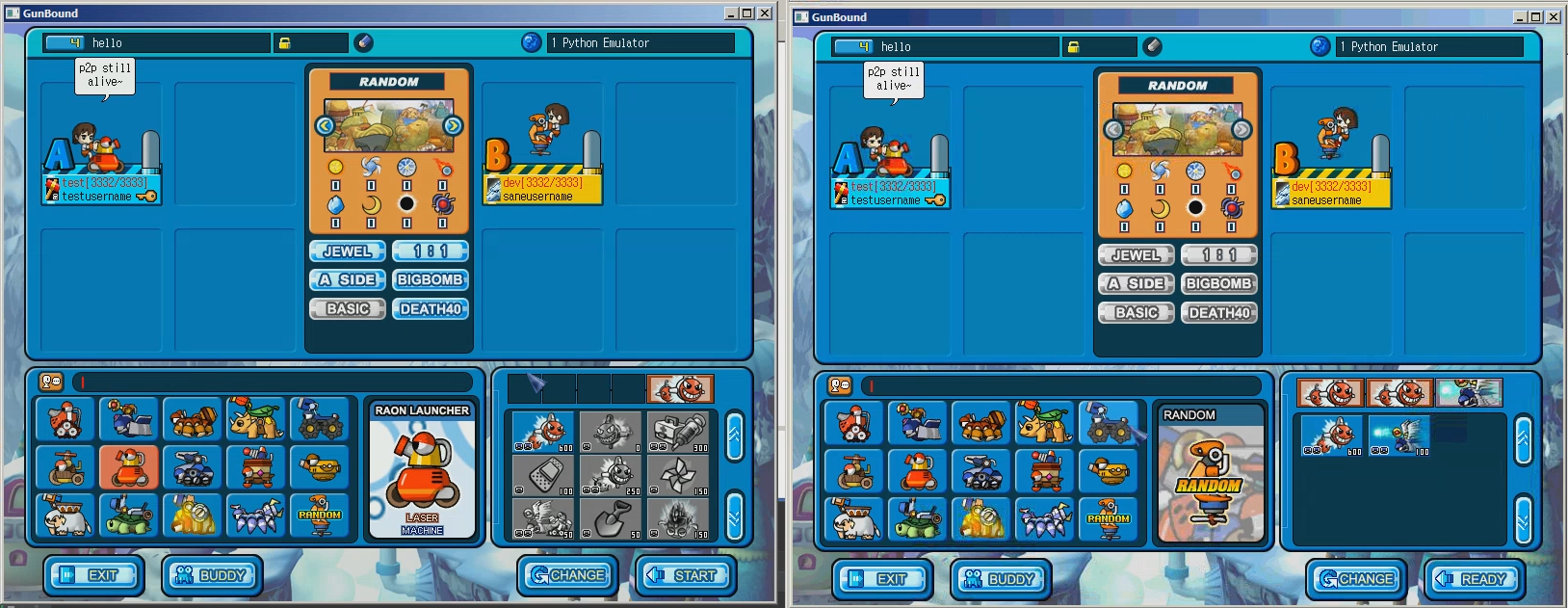Click the EXIT button beside START's window BUDDY

(x=93, y=576)
